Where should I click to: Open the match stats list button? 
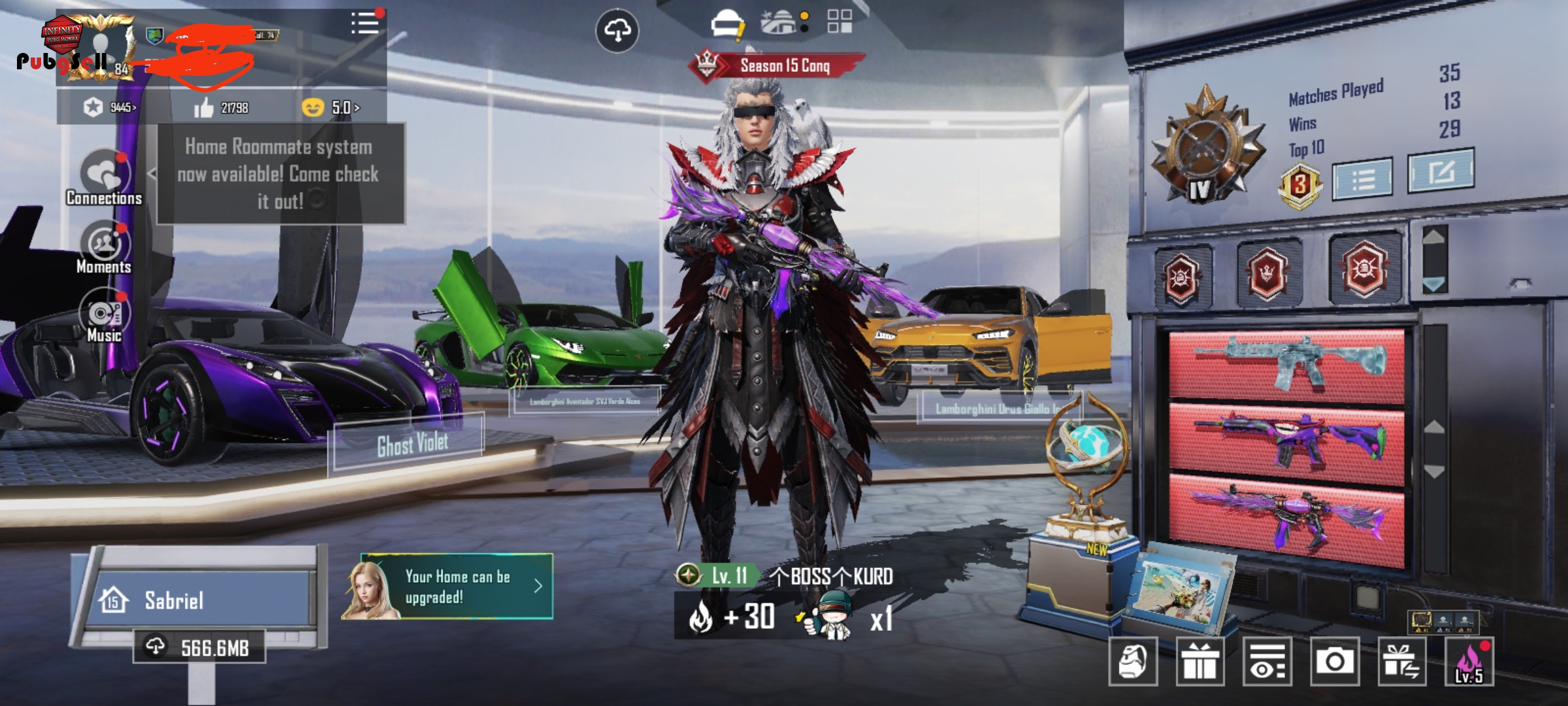point(1362,178)
